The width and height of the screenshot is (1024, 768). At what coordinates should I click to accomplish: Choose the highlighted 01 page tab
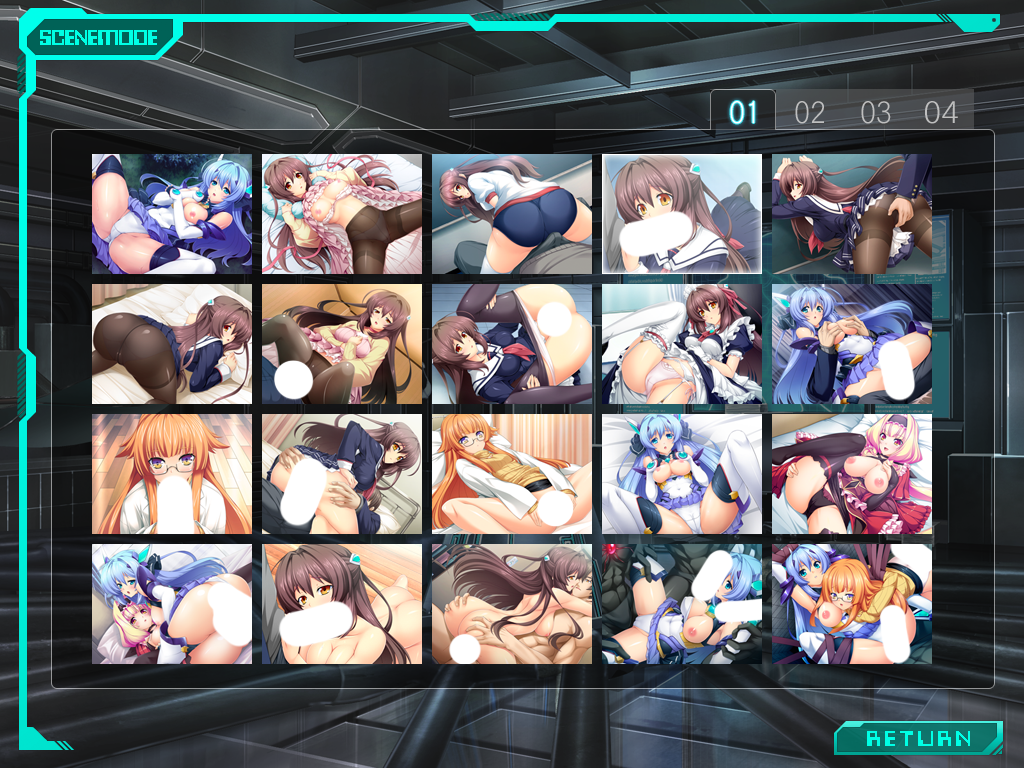point(743,112)
